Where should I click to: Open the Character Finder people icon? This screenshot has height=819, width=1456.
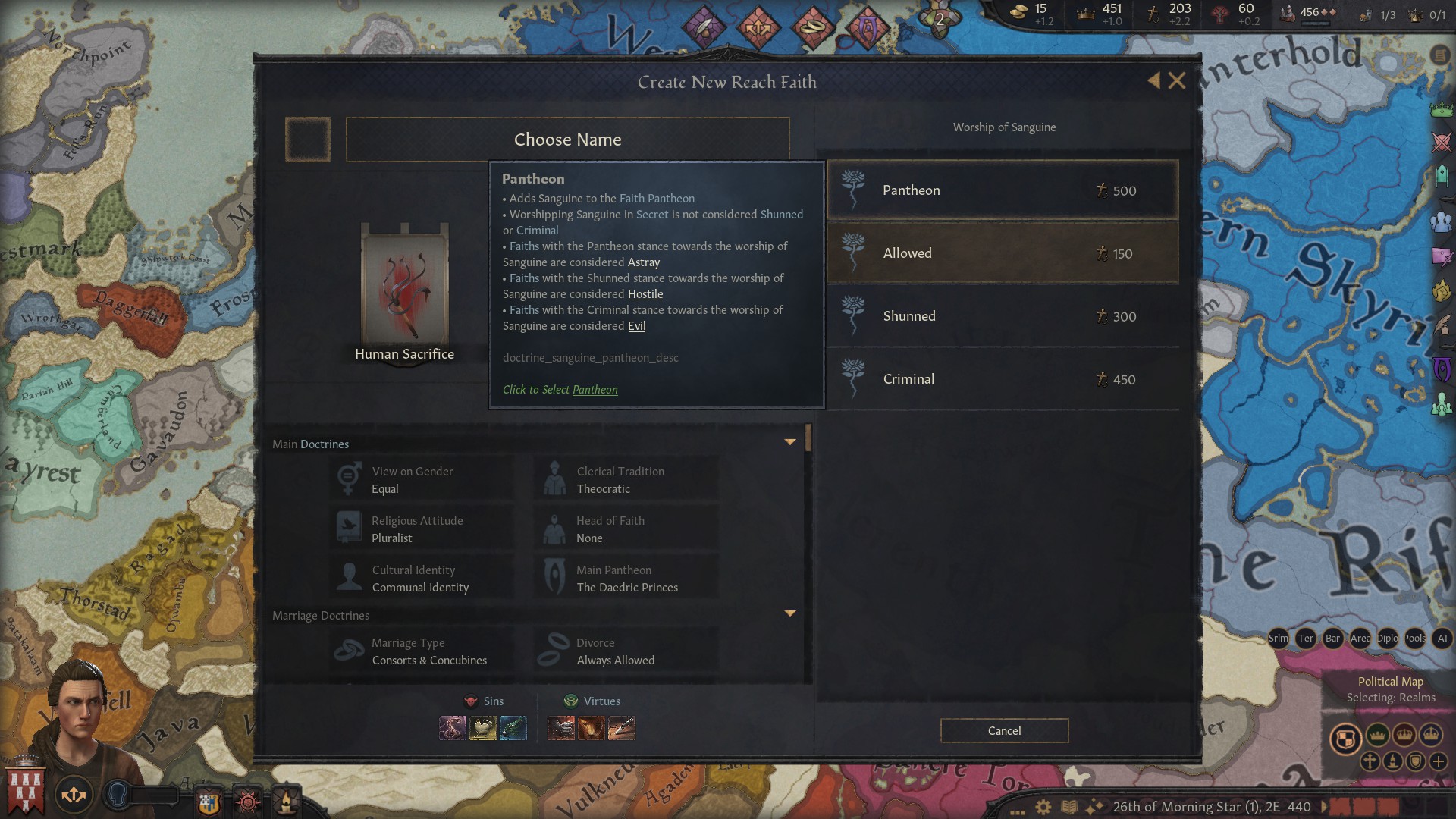pyautogui.click(x=1441, y=221)
